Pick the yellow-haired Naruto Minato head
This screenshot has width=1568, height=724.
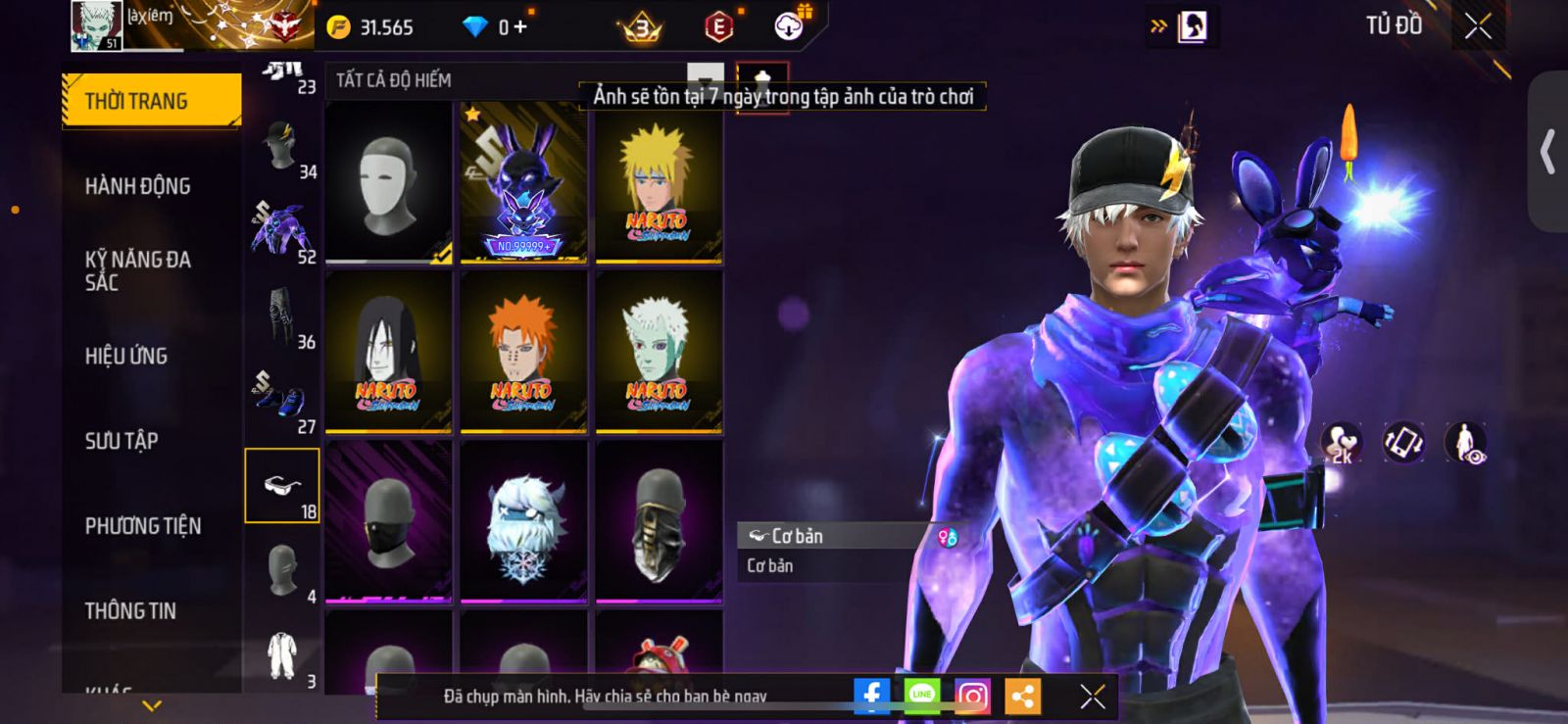click(659, 183)
